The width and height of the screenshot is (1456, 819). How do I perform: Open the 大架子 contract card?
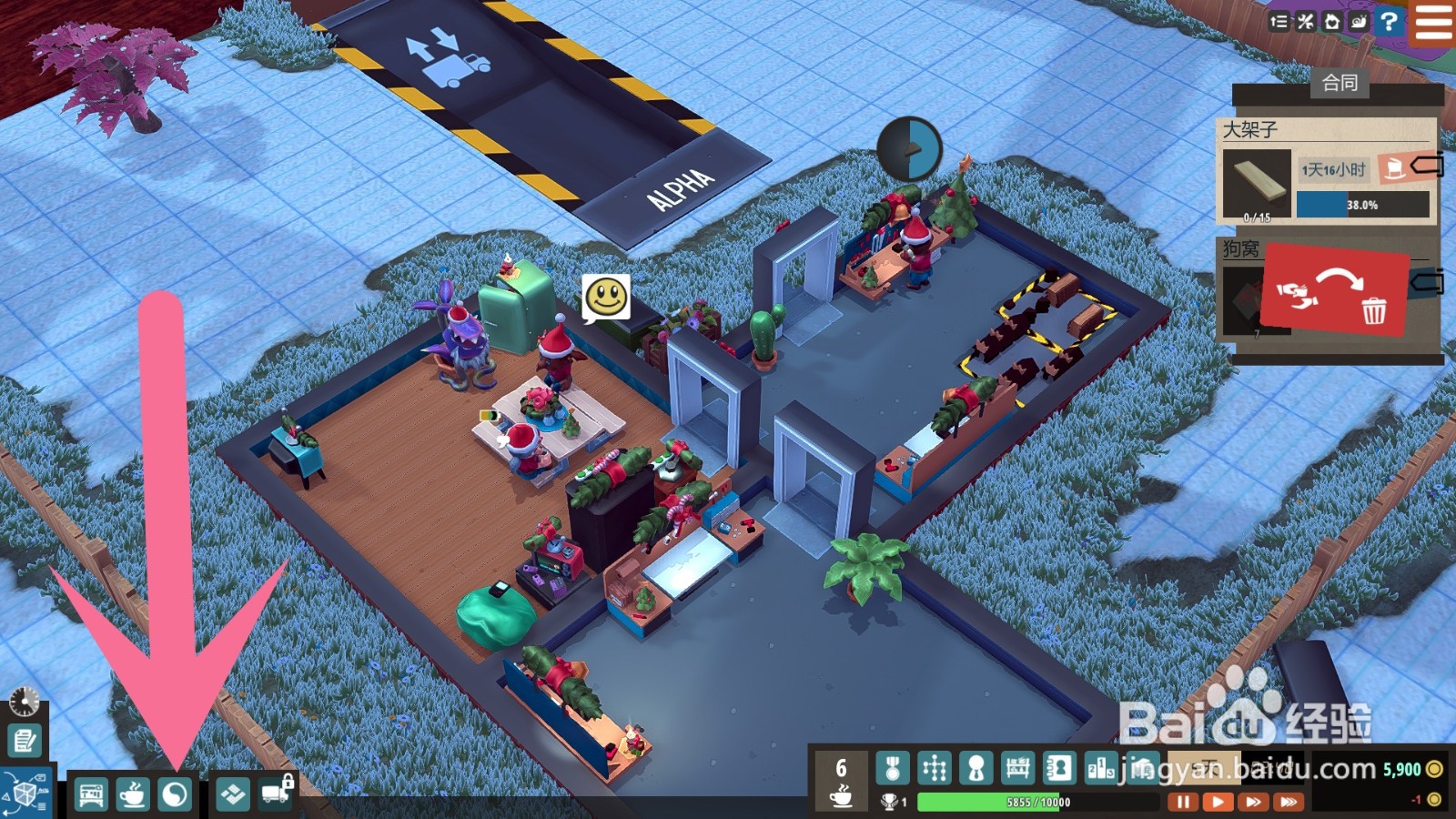click(1327, 171)
